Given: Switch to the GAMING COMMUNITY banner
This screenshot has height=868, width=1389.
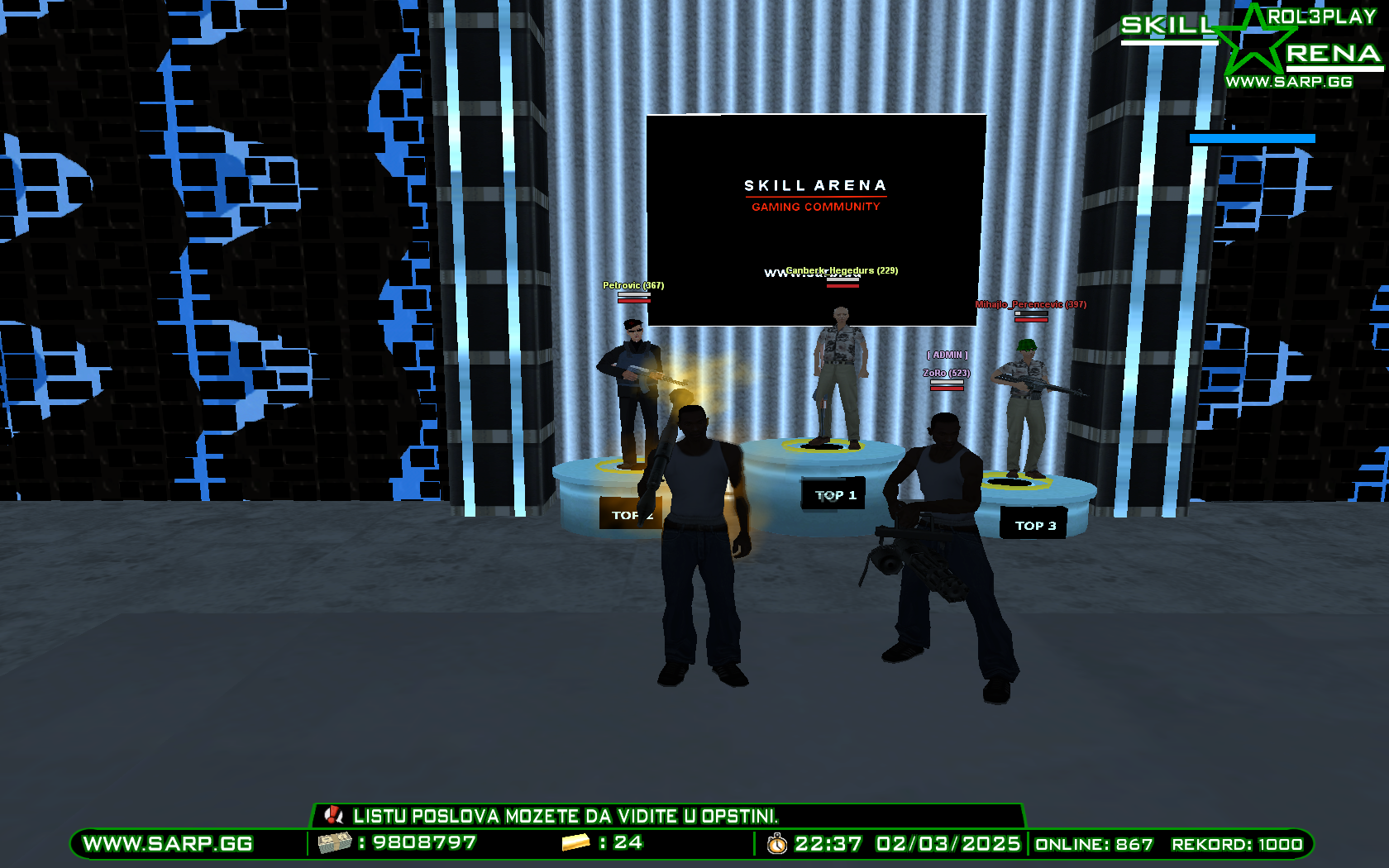Looking at the screenshot, I should pos(814,207).
